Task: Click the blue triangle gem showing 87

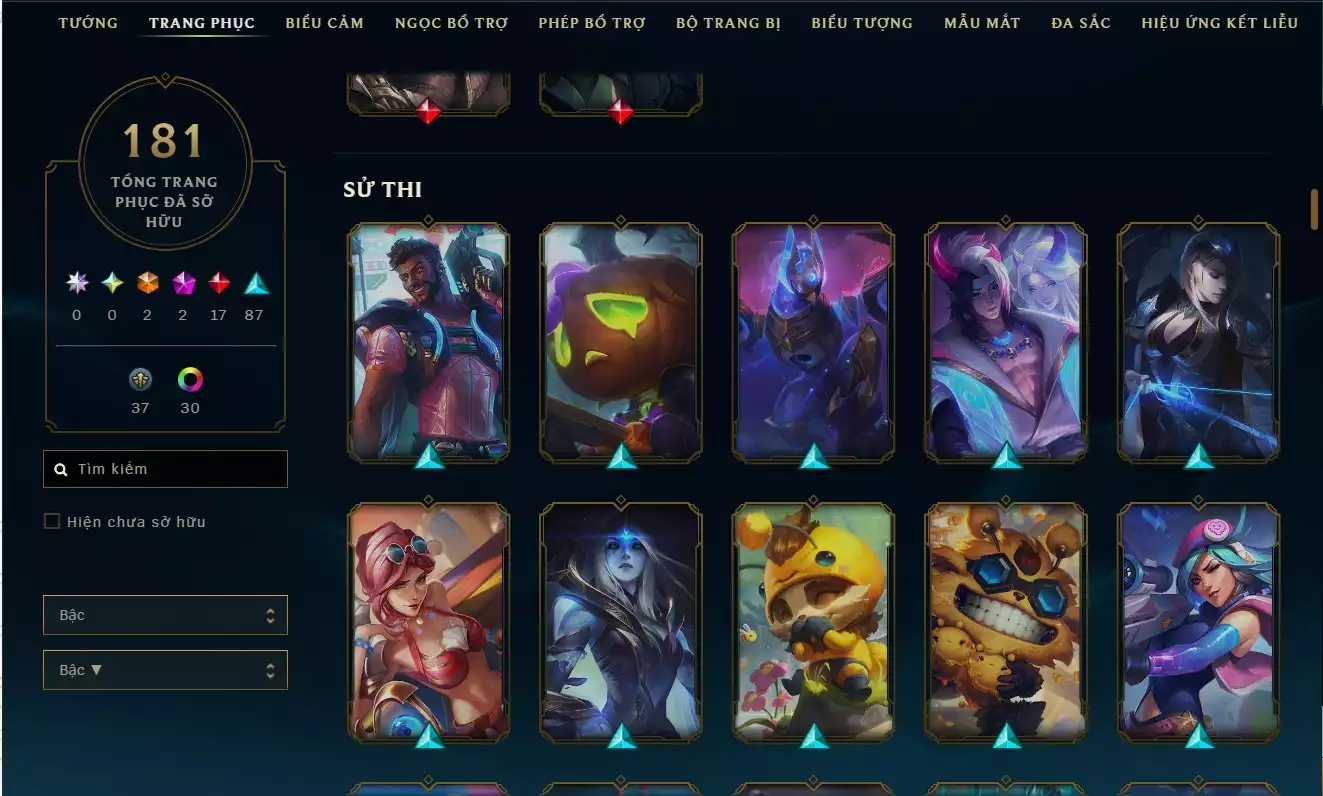Action: pyautogui.click(x=255, y=283)
